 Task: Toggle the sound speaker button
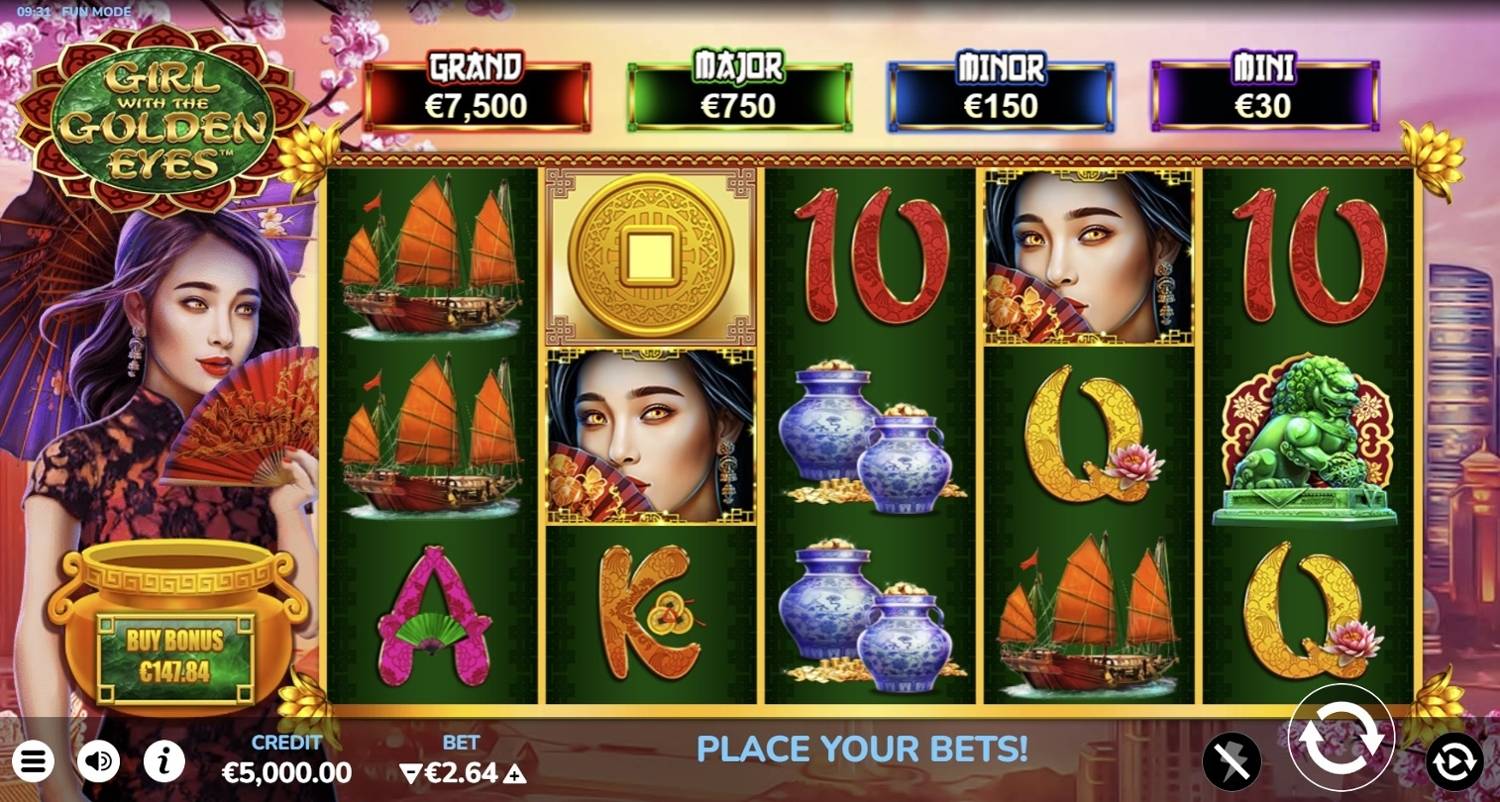98,763
